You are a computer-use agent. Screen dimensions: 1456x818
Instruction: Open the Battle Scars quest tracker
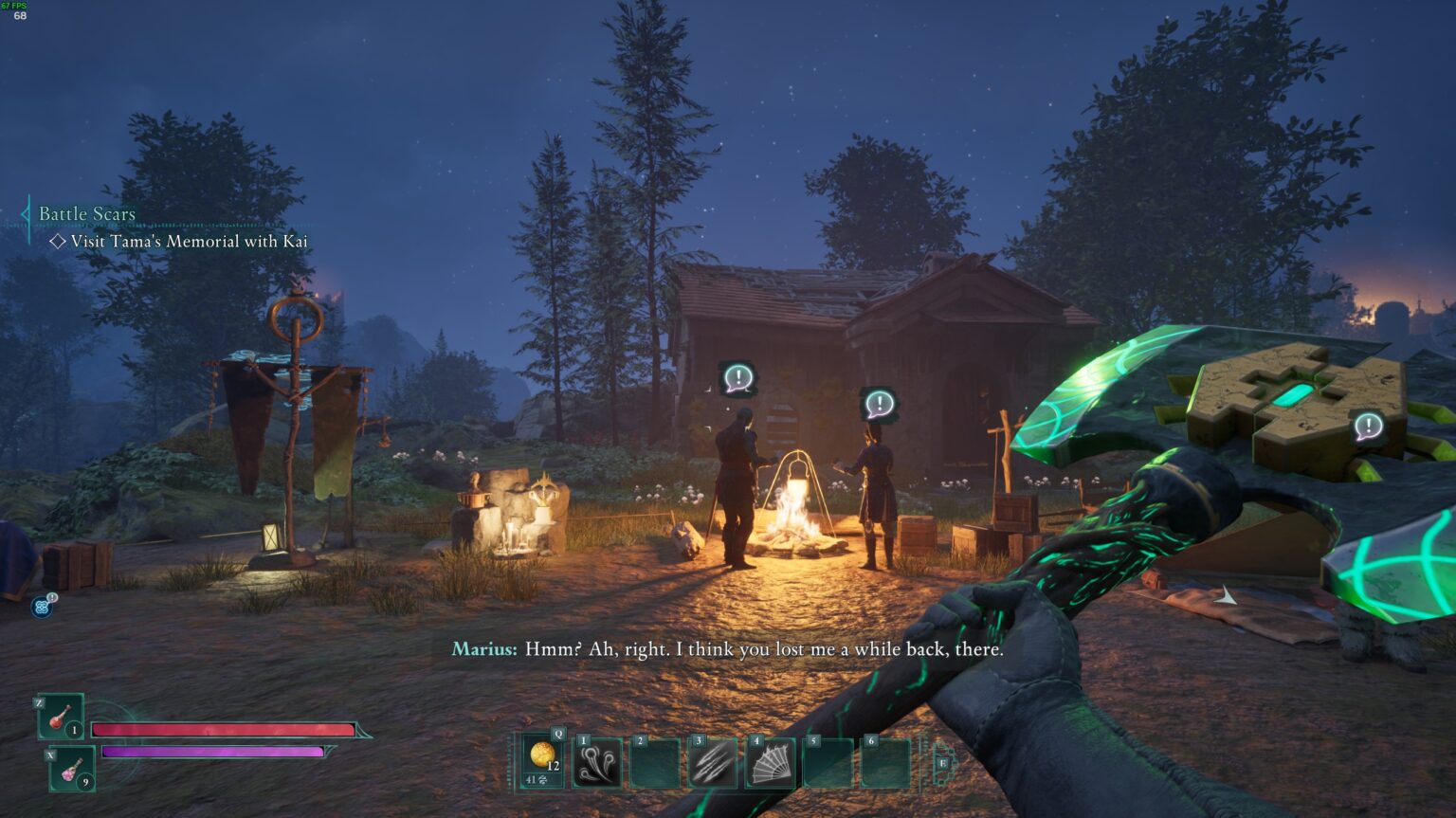(87, 214)
